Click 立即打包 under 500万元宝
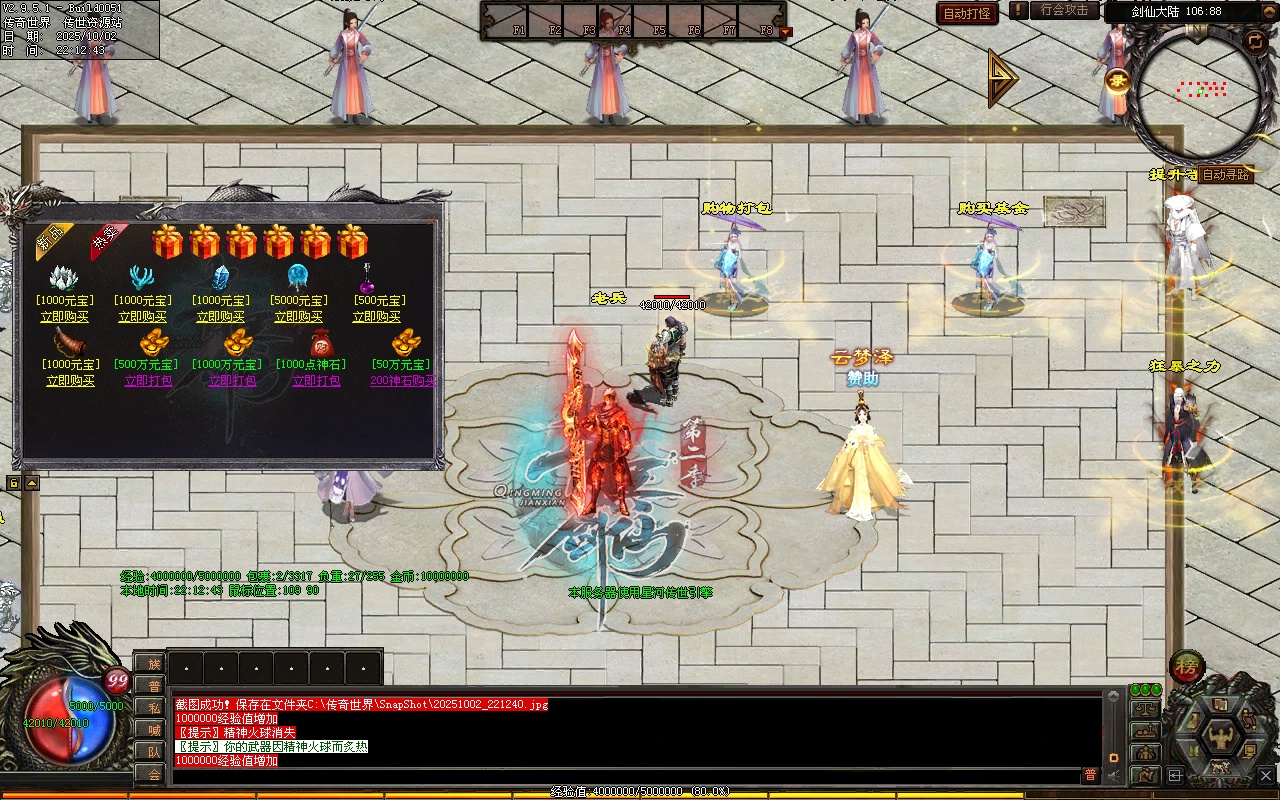The height and width of the screenshot is (800, 1280). [x=148, y=381]
